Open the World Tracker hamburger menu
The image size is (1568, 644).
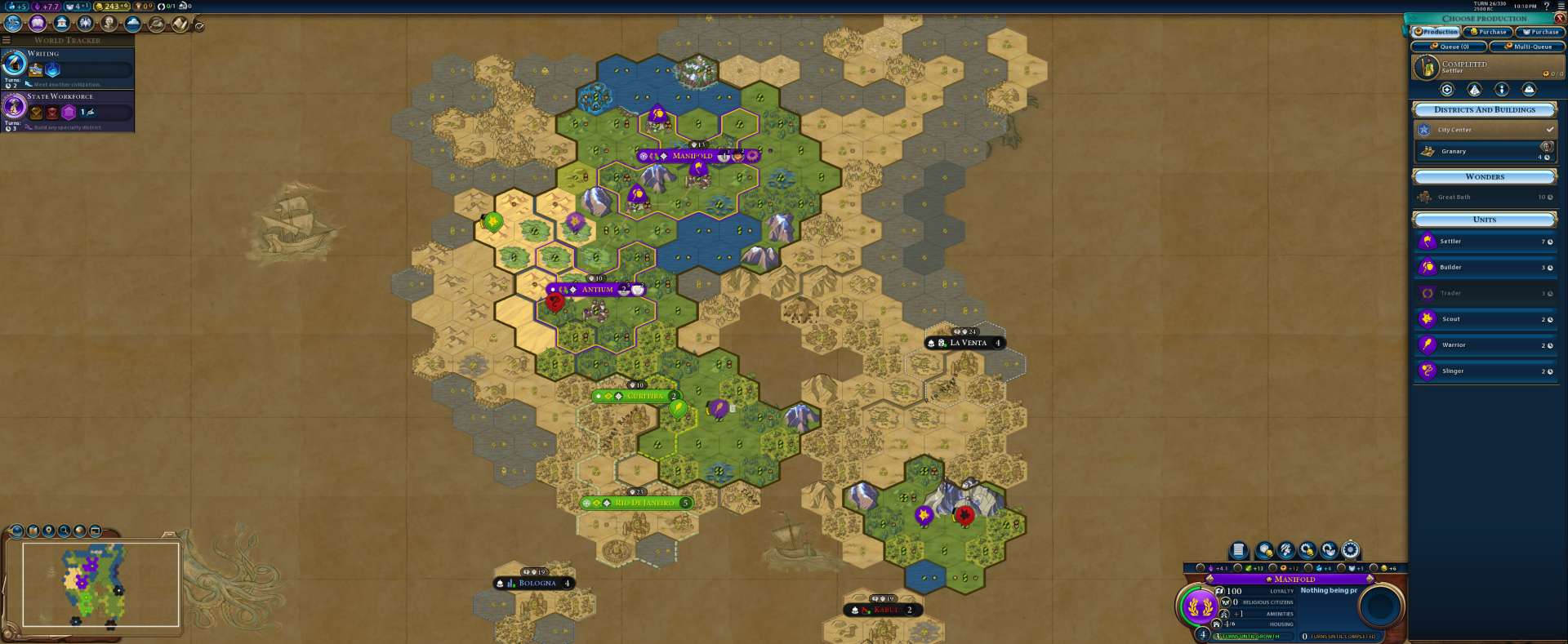(x=7, y=40)
